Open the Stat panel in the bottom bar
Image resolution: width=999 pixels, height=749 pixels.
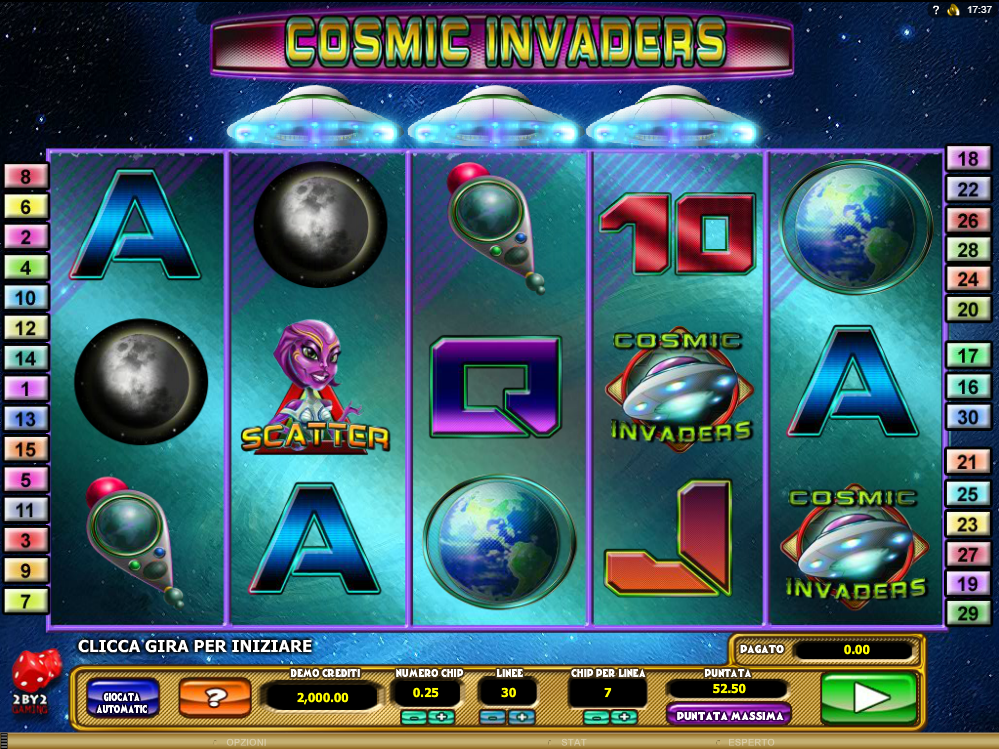coord(573,742)
